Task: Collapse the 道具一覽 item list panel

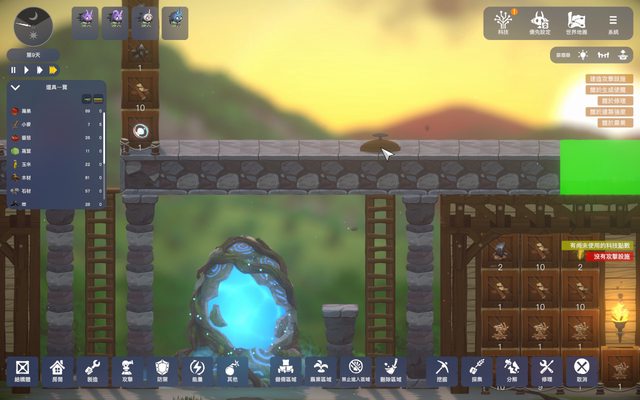Action: click(15, 88)
